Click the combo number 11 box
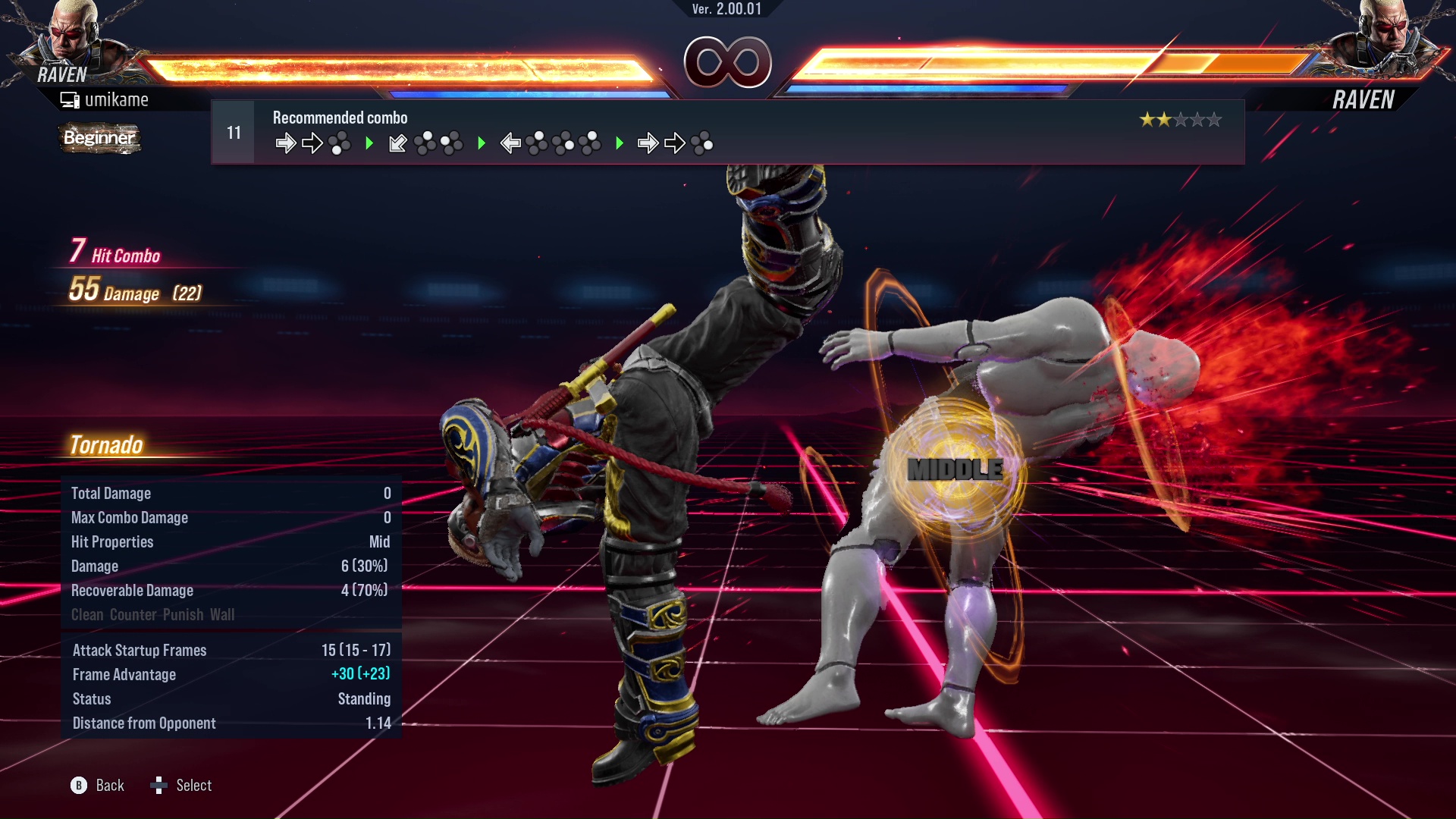 click(234, 133)
